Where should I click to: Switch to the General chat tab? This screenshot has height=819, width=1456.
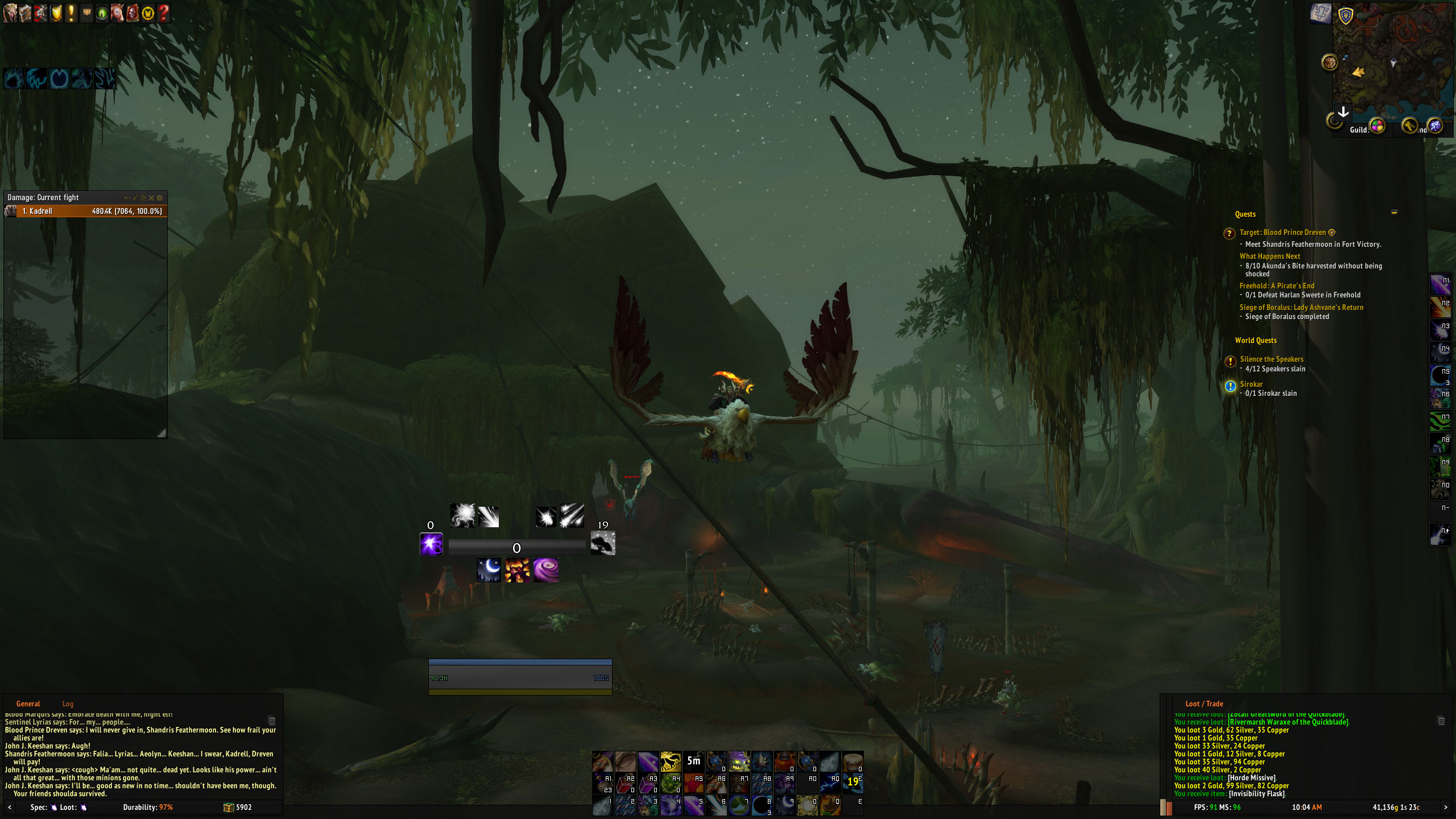pyautogui.click(x=28, y=704)
